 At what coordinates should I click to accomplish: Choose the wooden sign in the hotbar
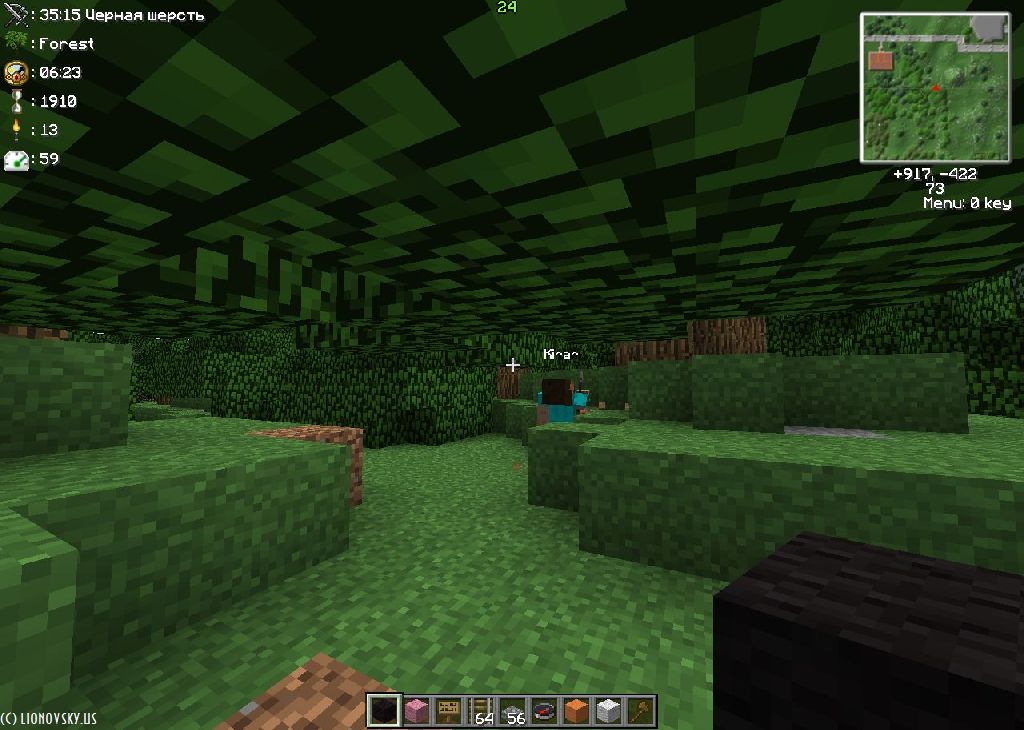coord(448,711)
